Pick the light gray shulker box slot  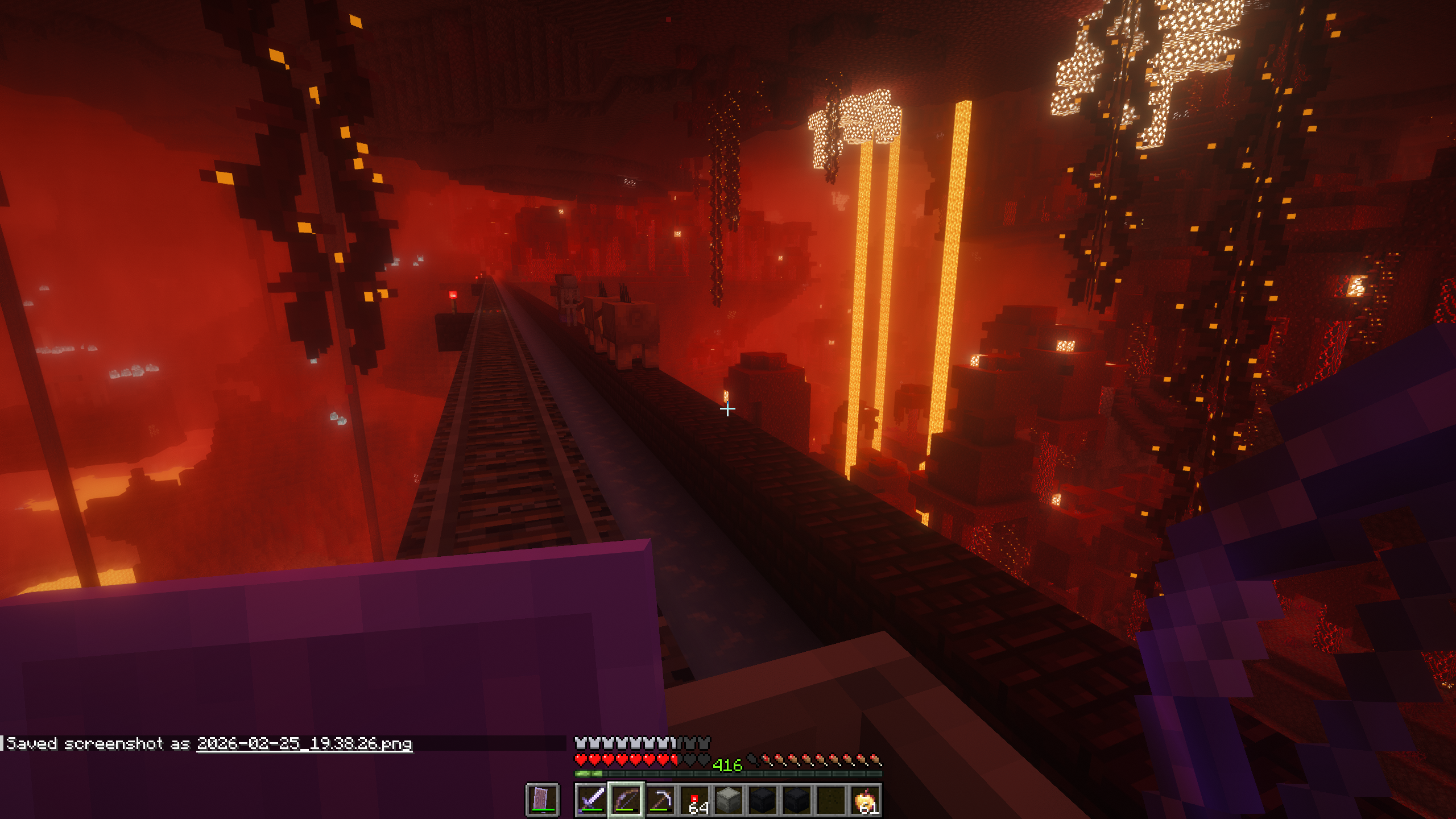729,800
